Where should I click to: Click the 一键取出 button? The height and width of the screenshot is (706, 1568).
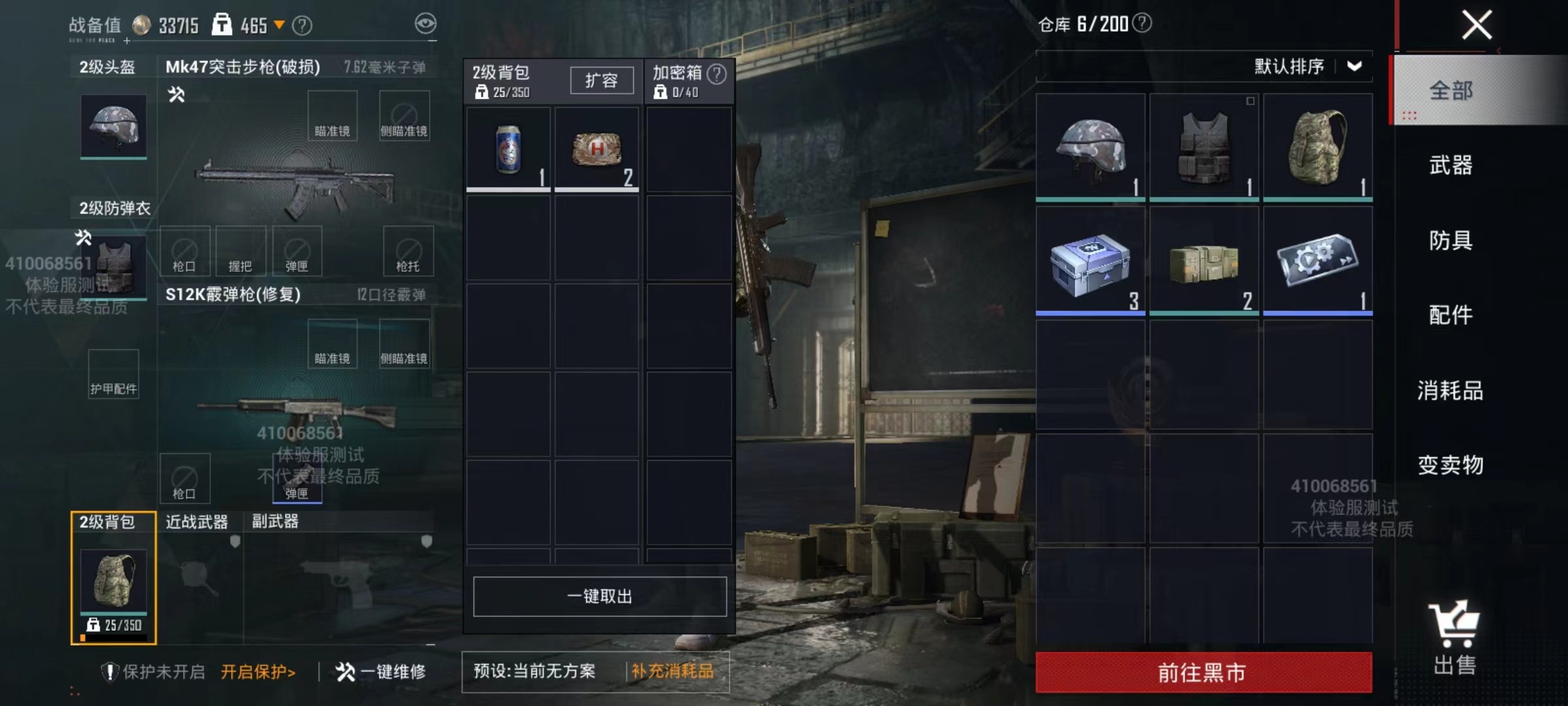point(598,596)
